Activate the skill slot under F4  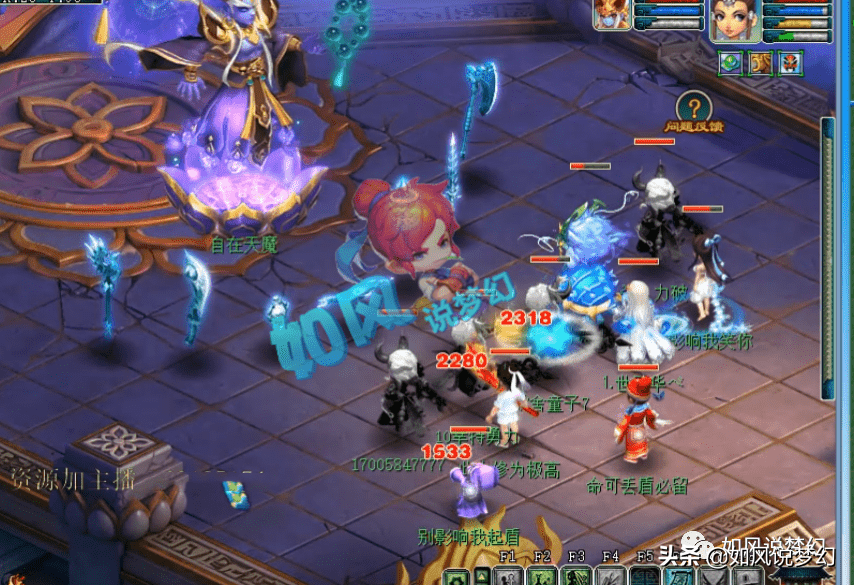point(610,576)
